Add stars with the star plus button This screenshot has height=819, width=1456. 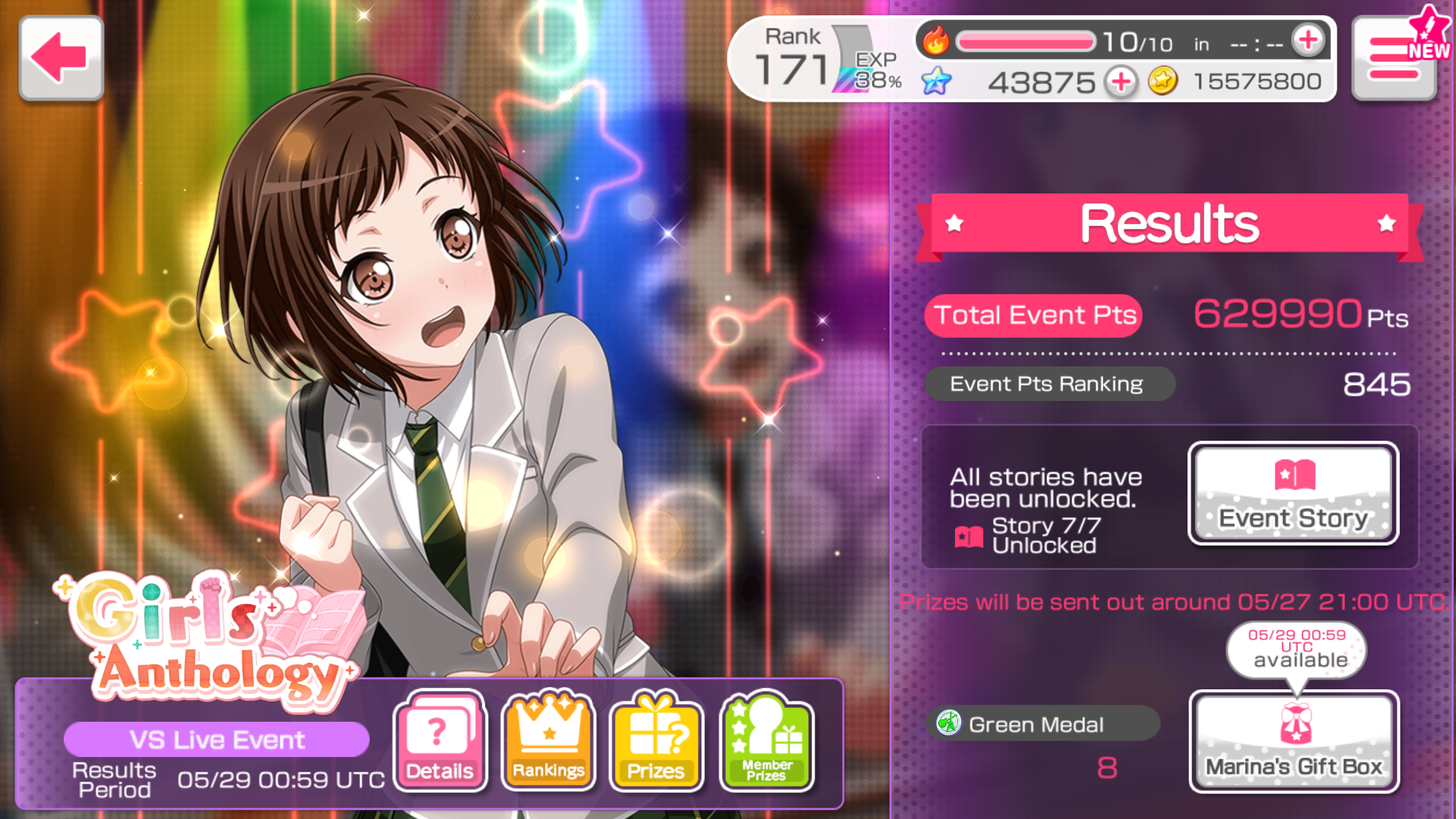(1121, 82)
